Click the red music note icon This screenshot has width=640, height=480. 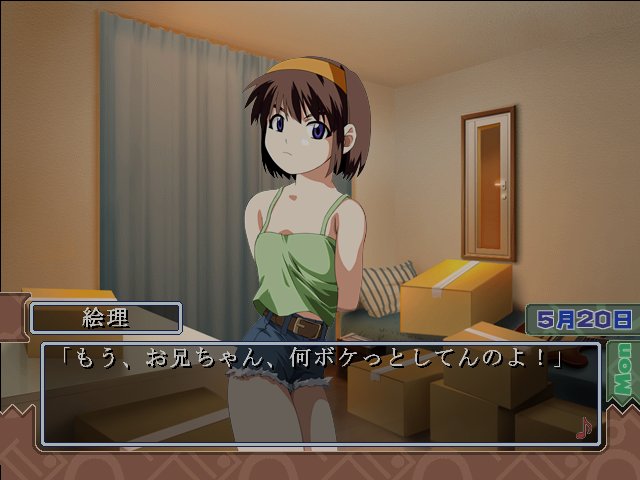pos(584,428)
